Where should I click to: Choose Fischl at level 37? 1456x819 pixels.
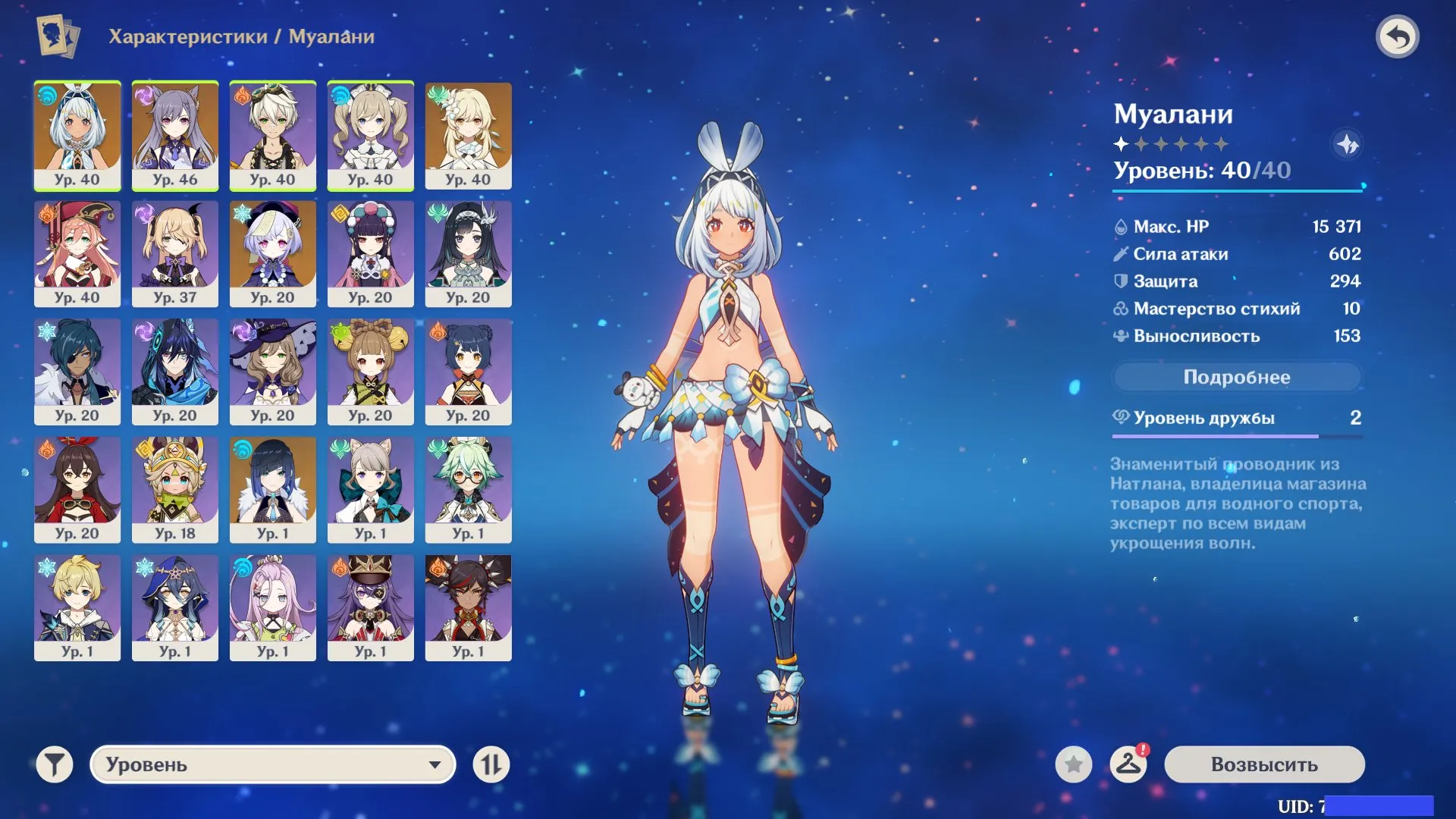175,253
